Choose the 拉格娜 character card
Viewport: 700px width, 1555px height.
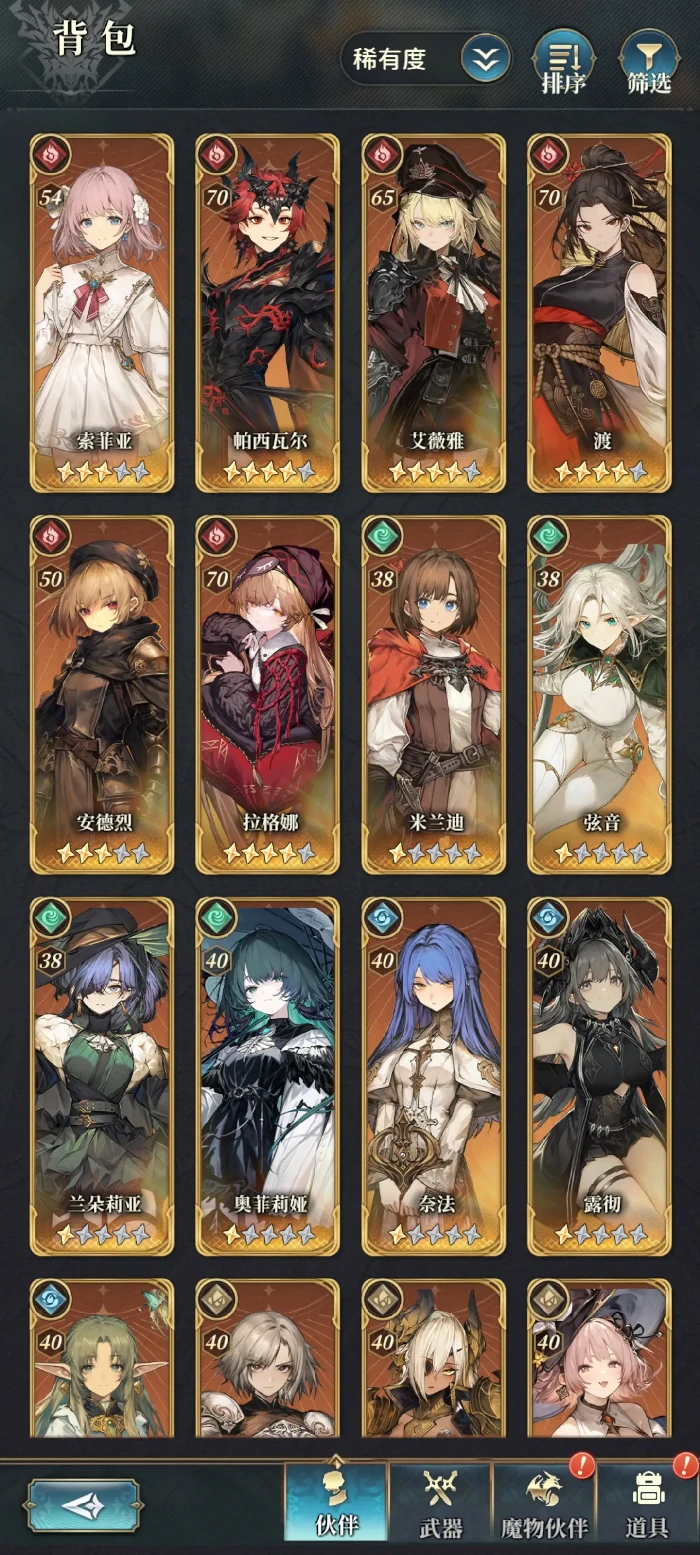coord(267,694)
